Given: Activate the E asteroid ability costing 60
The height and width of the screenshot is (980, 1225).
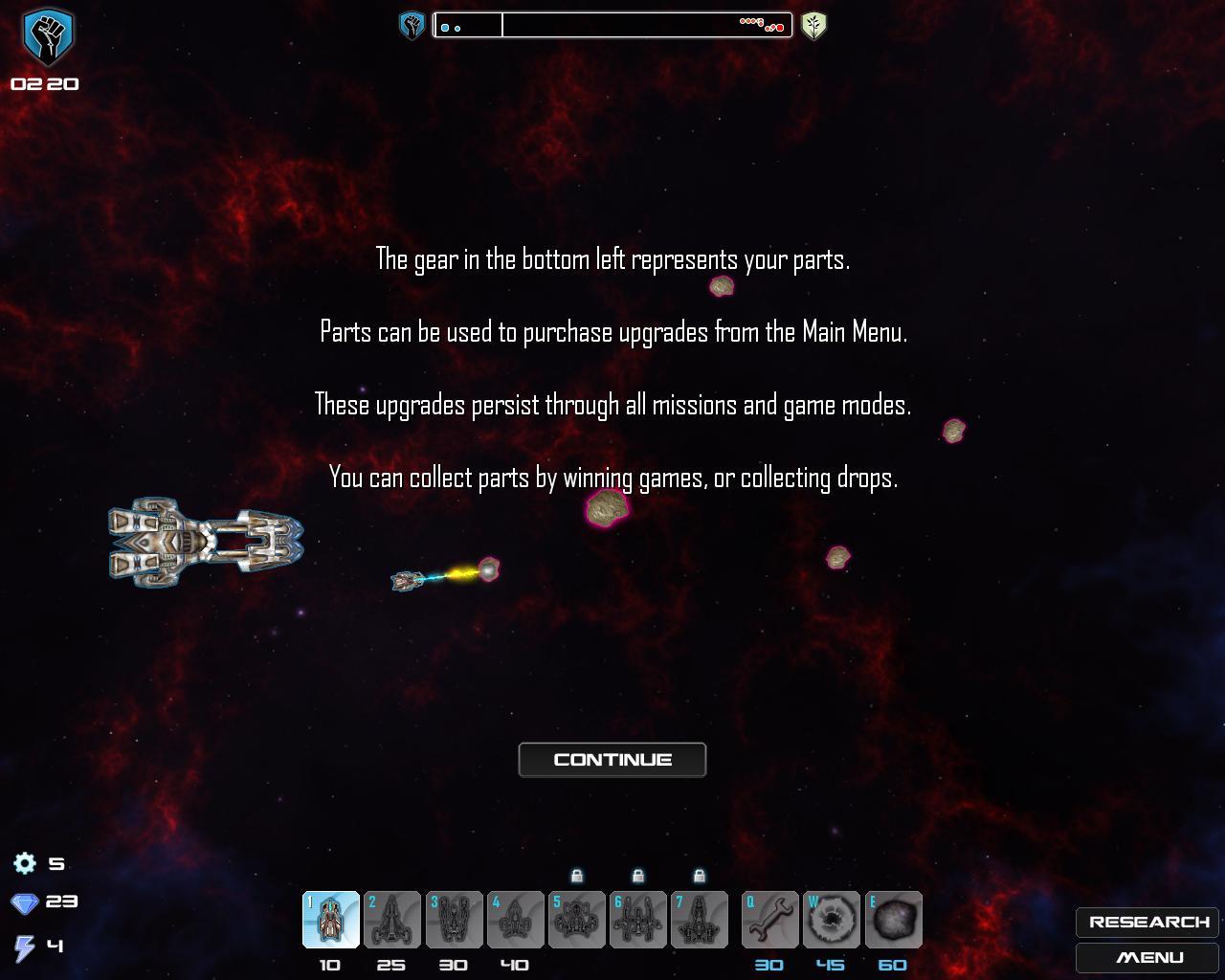Looking at the screenshot, I should pyautogui.click(x=894, y=920).
